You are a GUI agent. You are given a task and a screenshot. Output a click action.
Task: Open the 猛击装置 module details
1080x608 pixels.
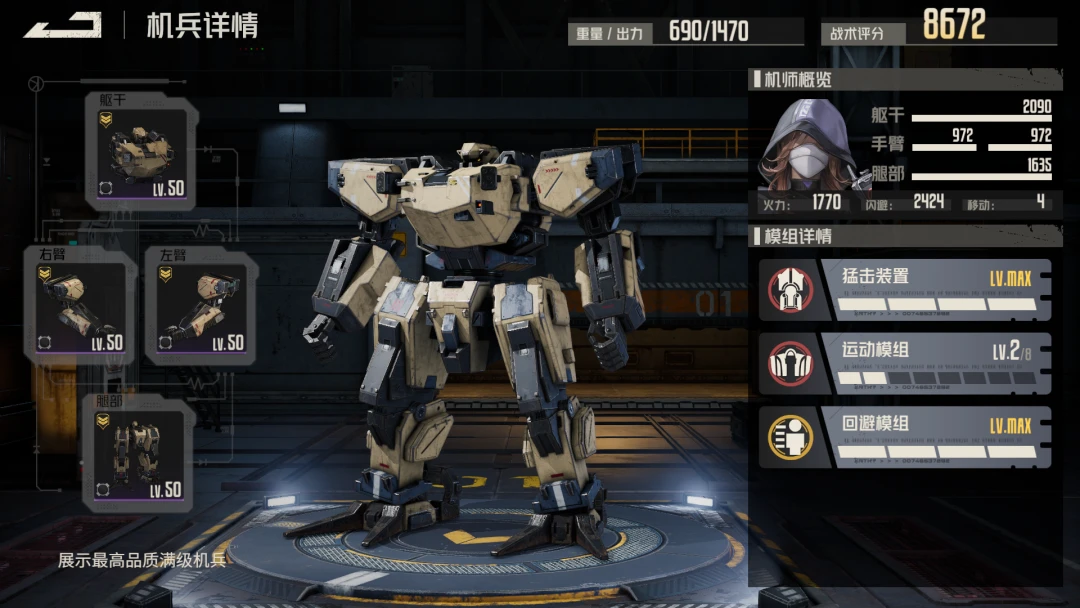click(x=904, y=290)
